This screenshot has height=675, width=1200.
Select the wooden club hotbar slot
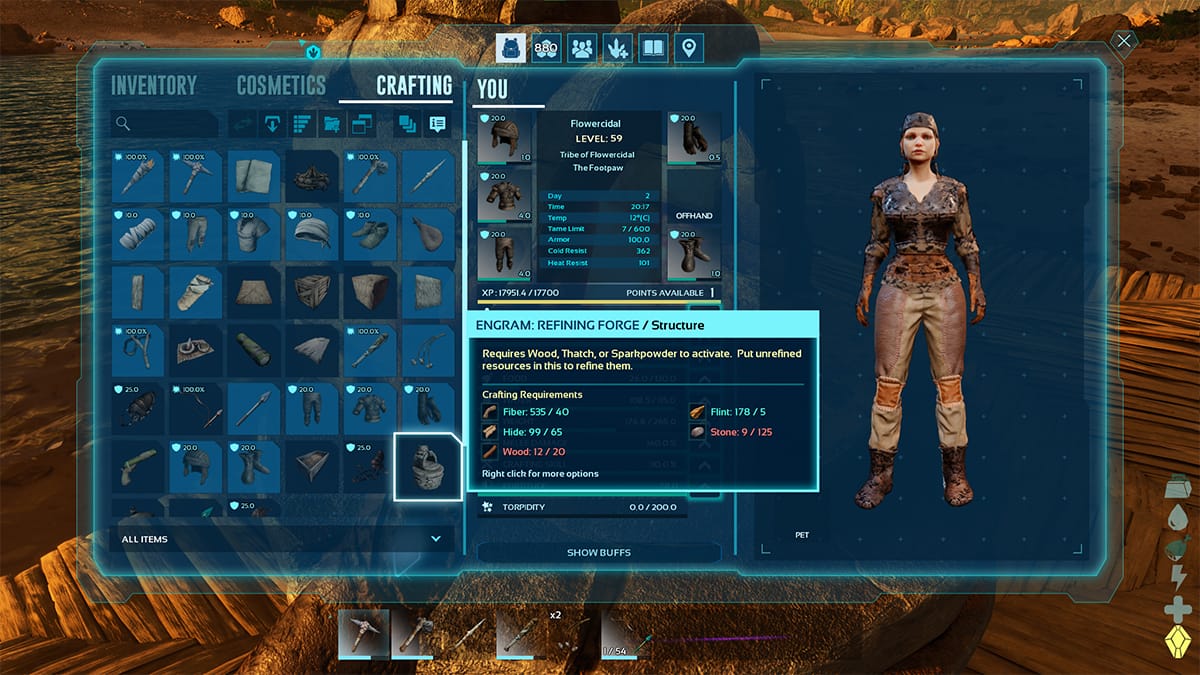click(521, 633)
